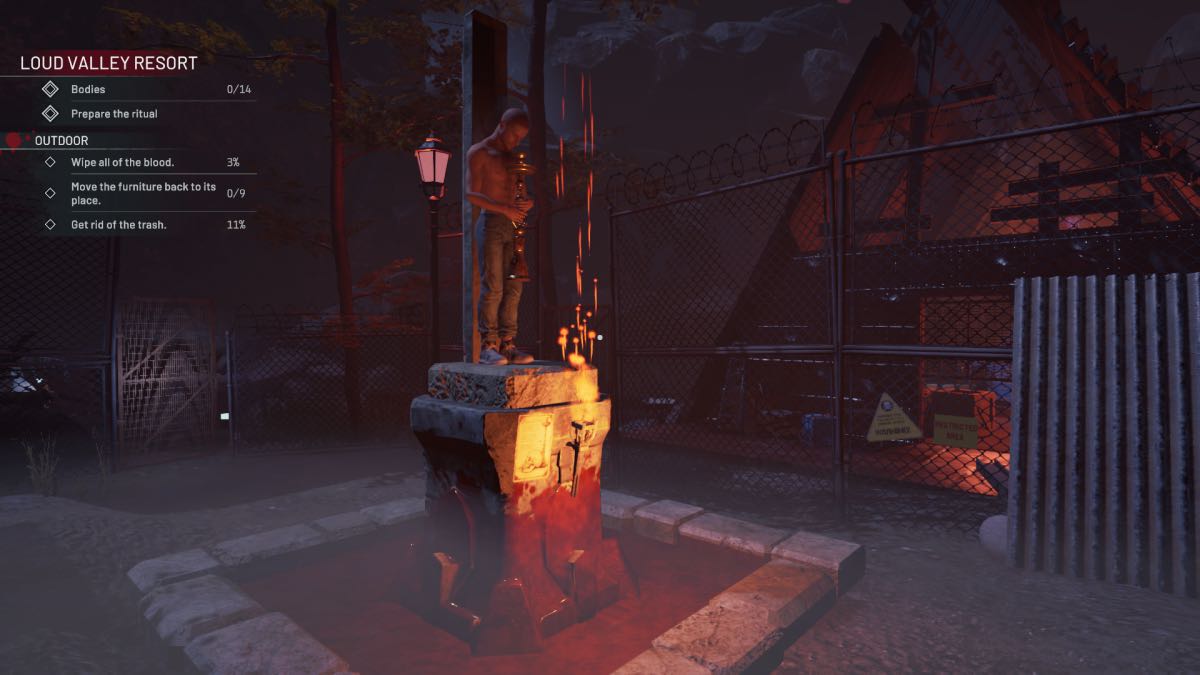Choose the Prepare the ritual objective
This screenshot has width=1200, height=675.
(x=114, y=114)
